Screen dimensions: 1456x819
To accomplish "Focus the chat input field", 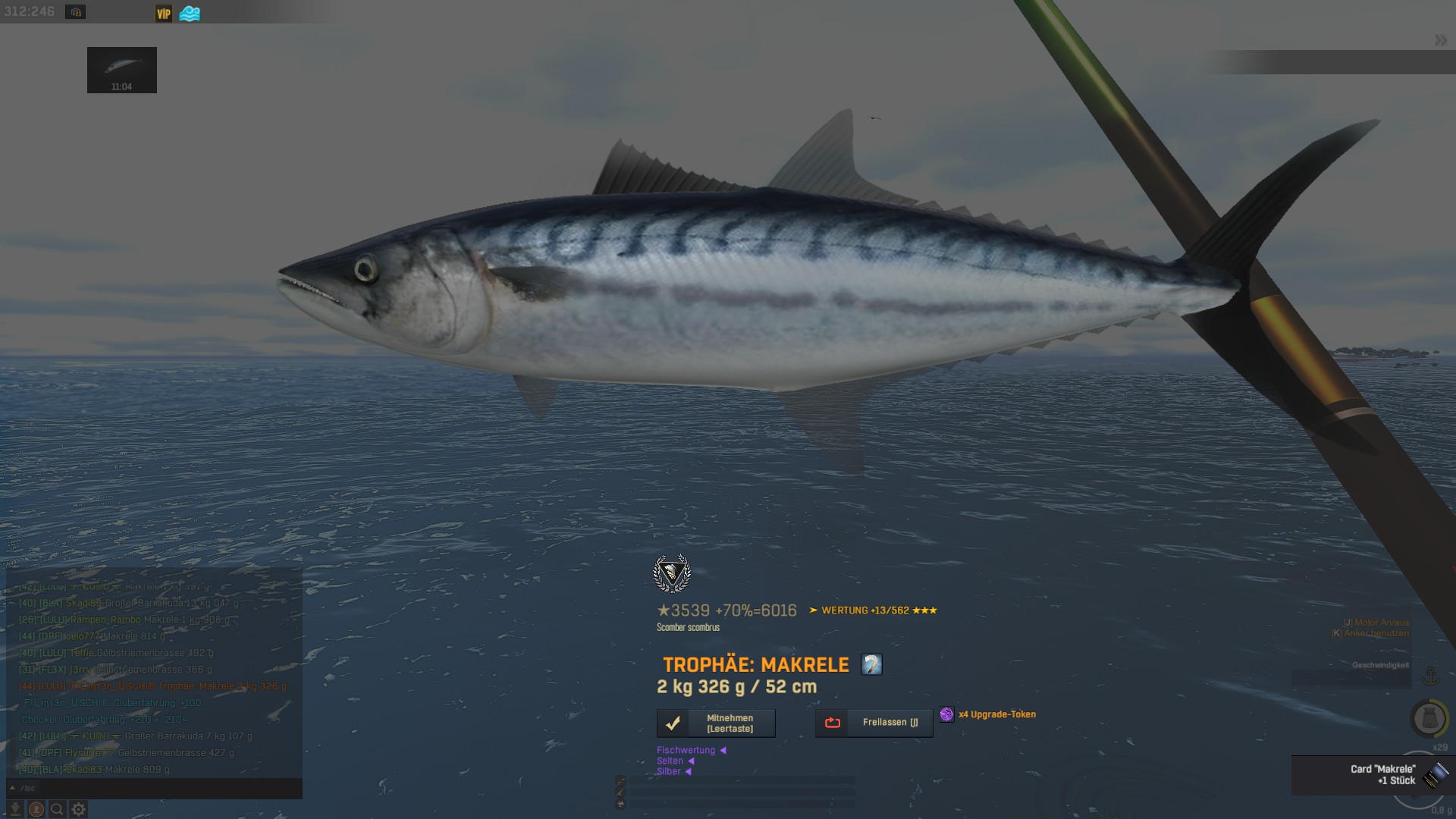I will click(159, 788).
